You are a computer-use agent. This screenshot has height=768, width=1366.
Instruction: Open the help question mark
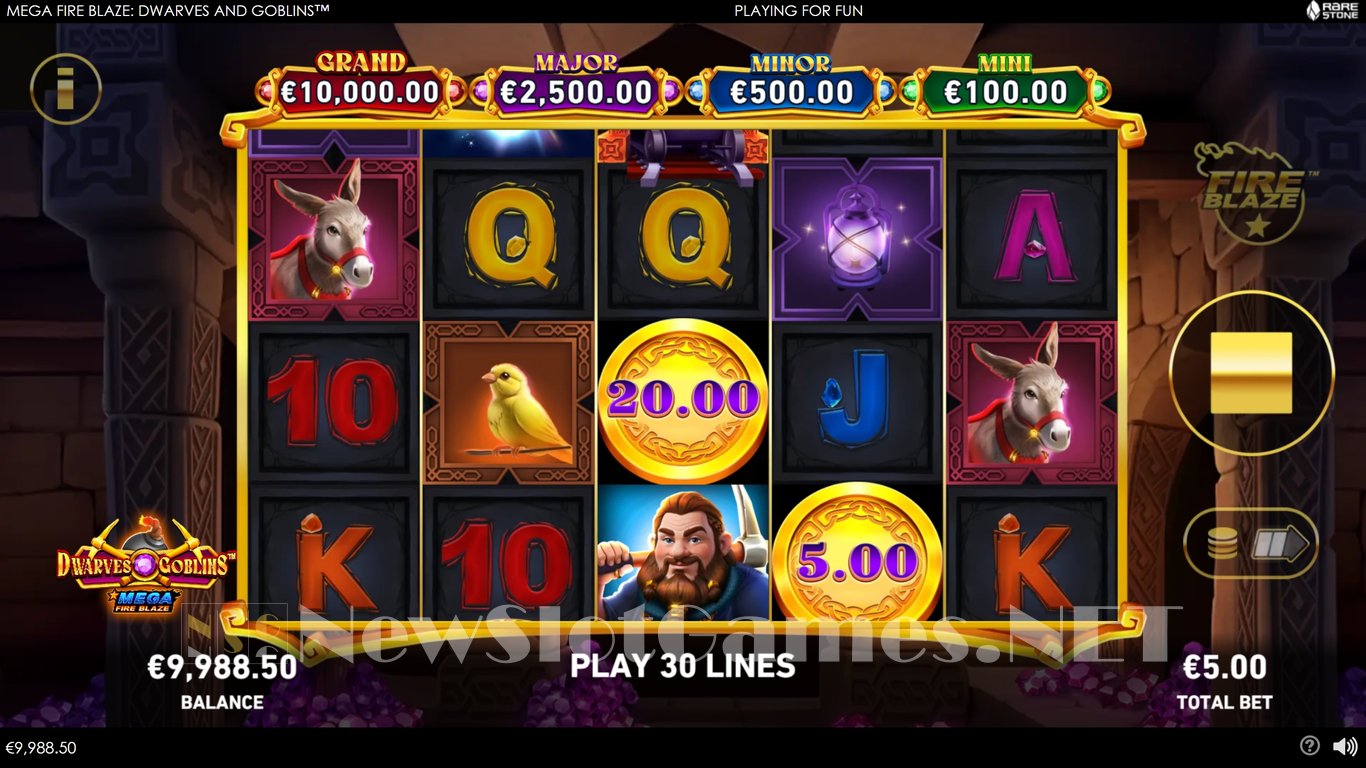1309,746
